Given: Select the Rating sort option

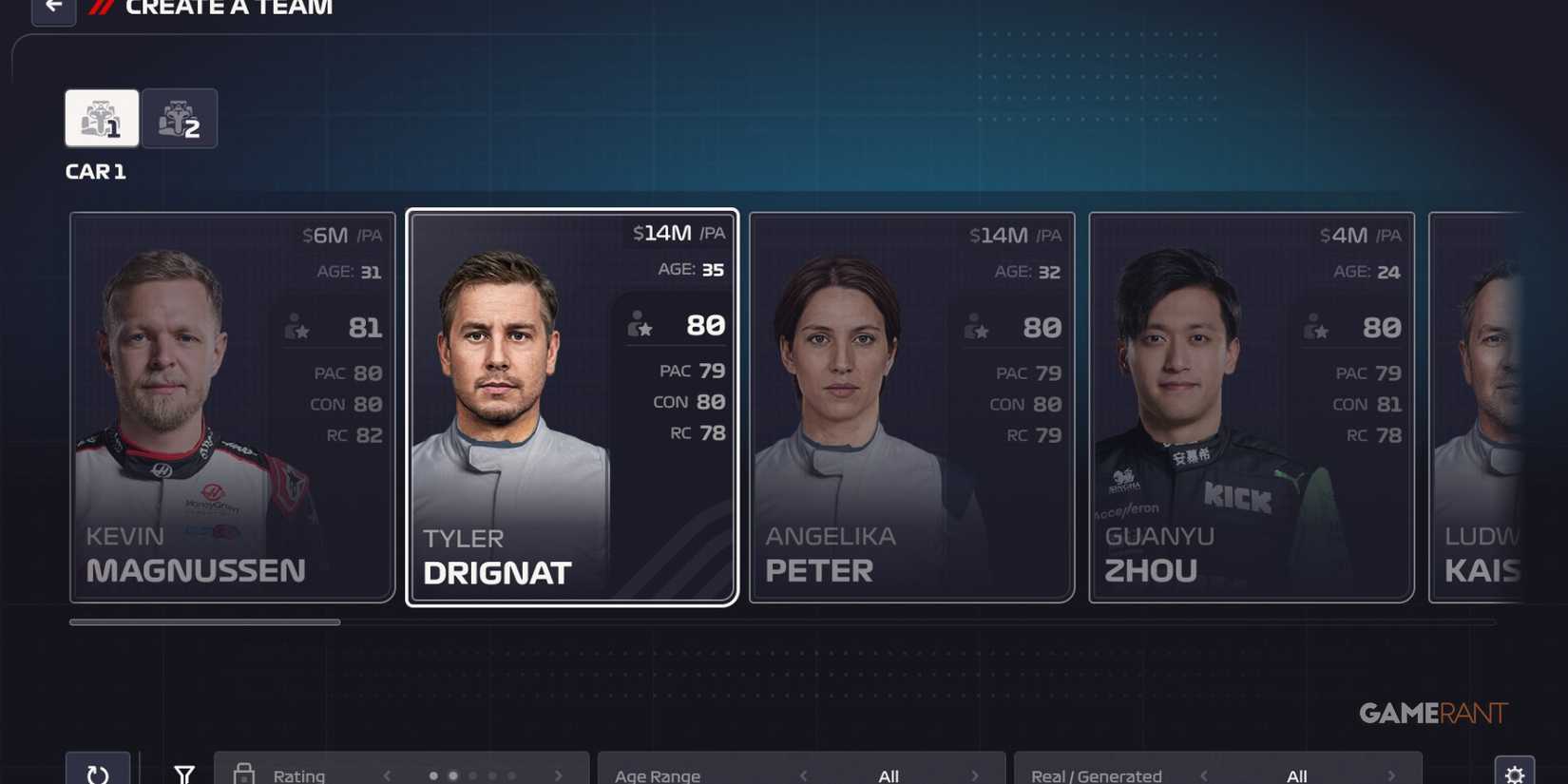Looking at the screenshot, I should pos(298,774).
